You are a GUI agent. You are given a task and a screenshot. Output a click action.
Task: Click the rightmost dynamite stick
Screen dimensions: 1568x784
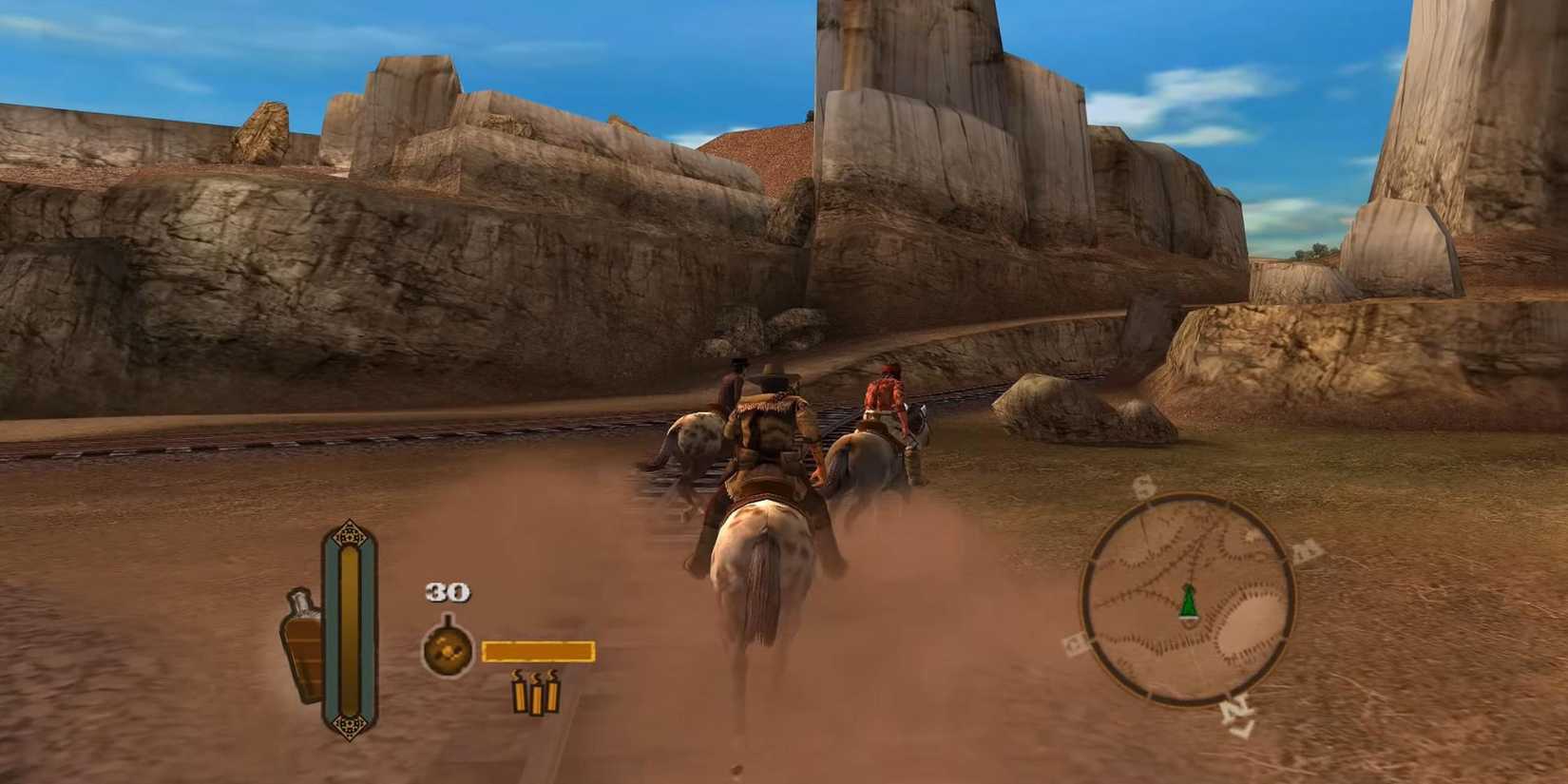coord(553,696)
